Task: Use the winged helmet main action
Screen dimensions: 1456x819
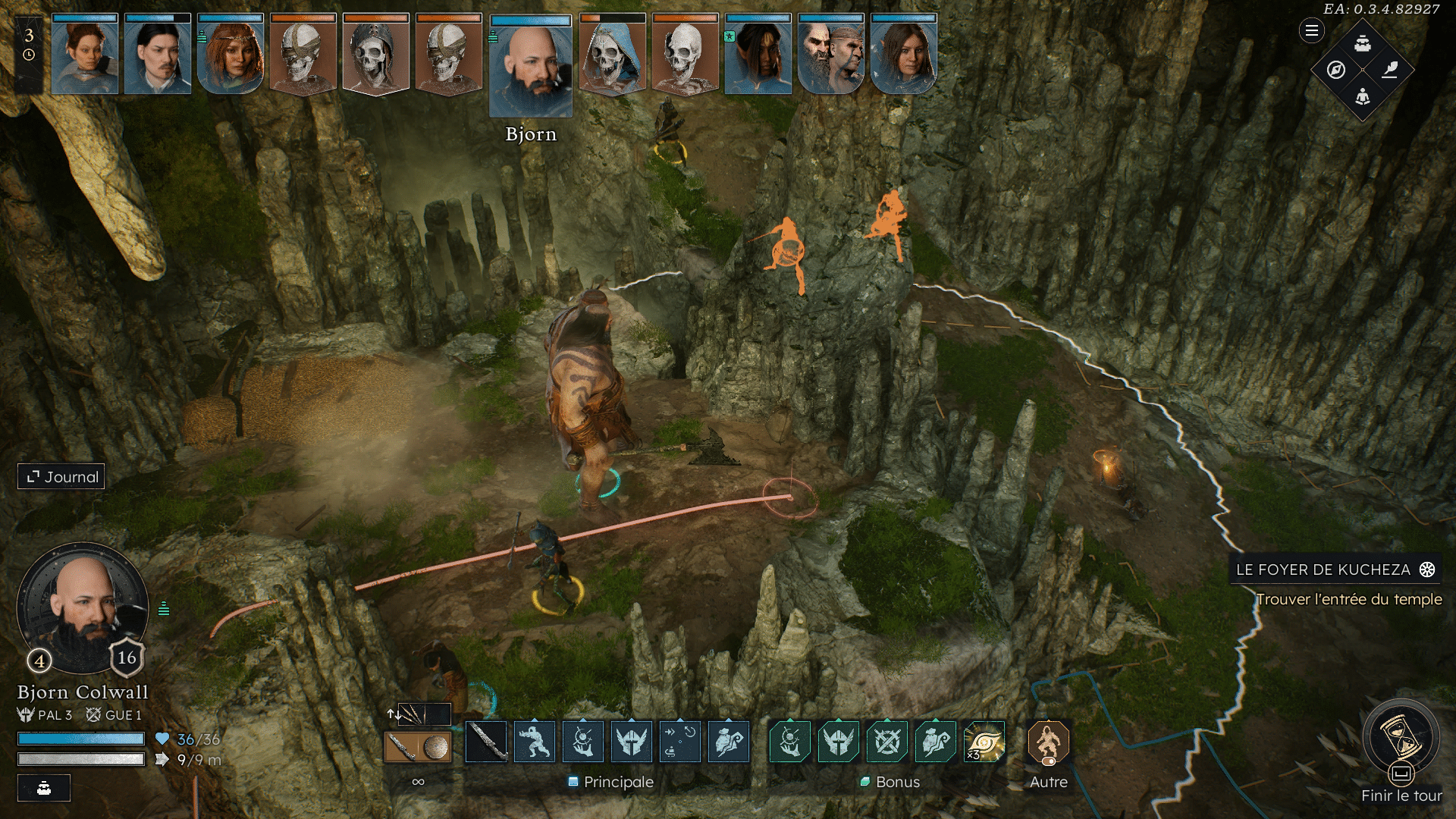Action: pos(632,742)
